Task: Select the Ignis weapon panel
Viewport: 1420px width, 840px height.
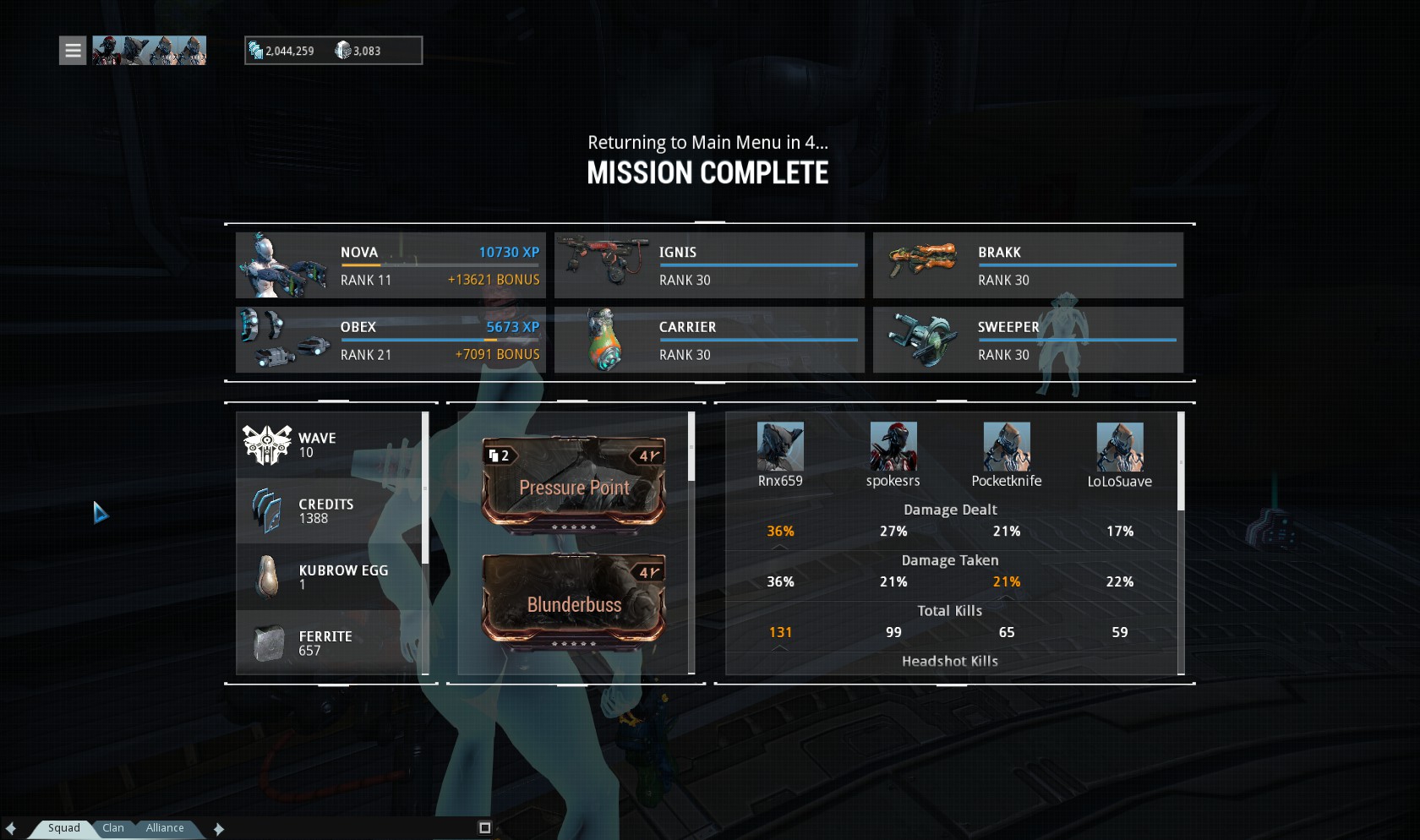Action: 709,265
